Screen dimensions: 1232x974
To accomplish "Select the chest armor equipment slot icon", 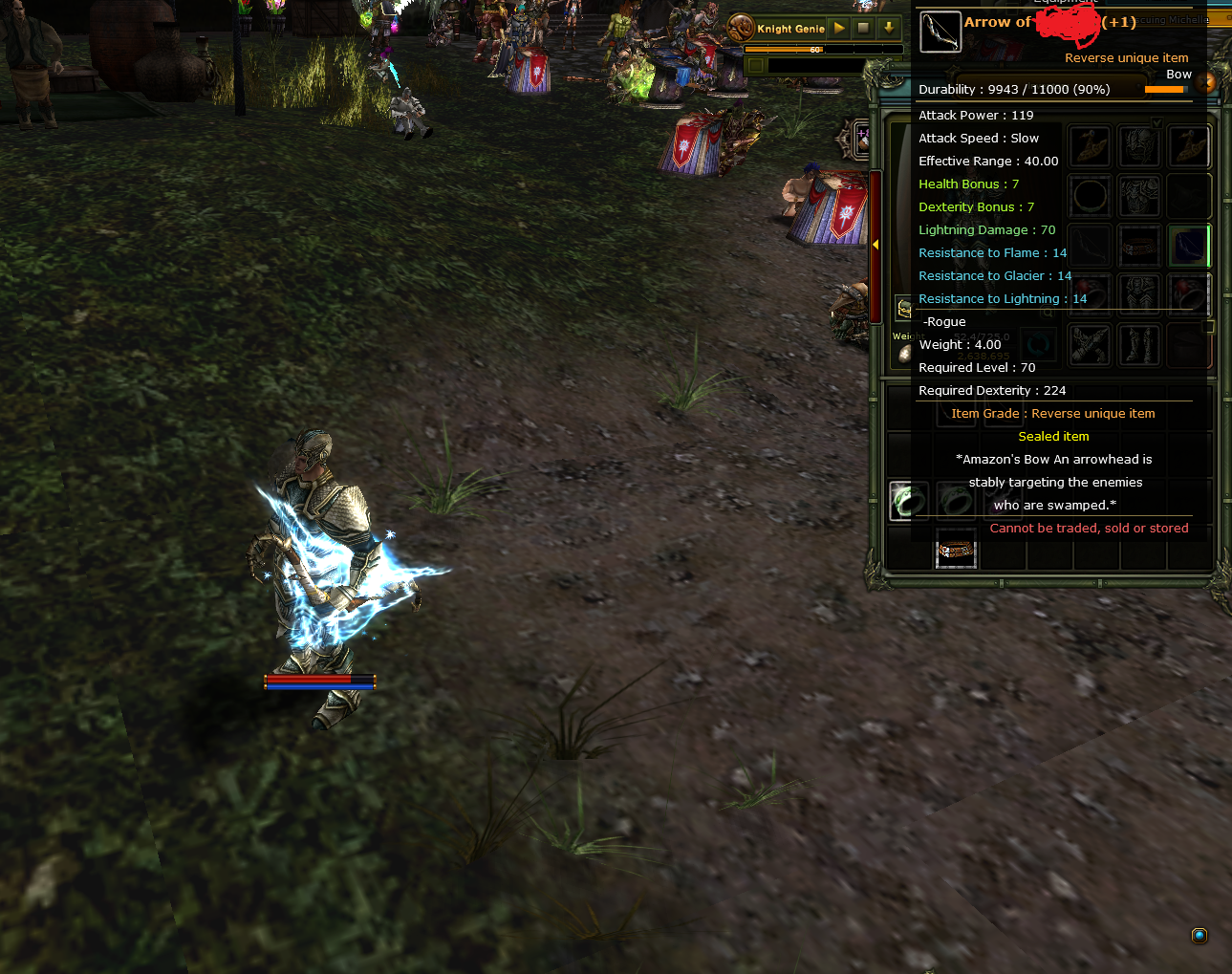I will coord(1139,196).
